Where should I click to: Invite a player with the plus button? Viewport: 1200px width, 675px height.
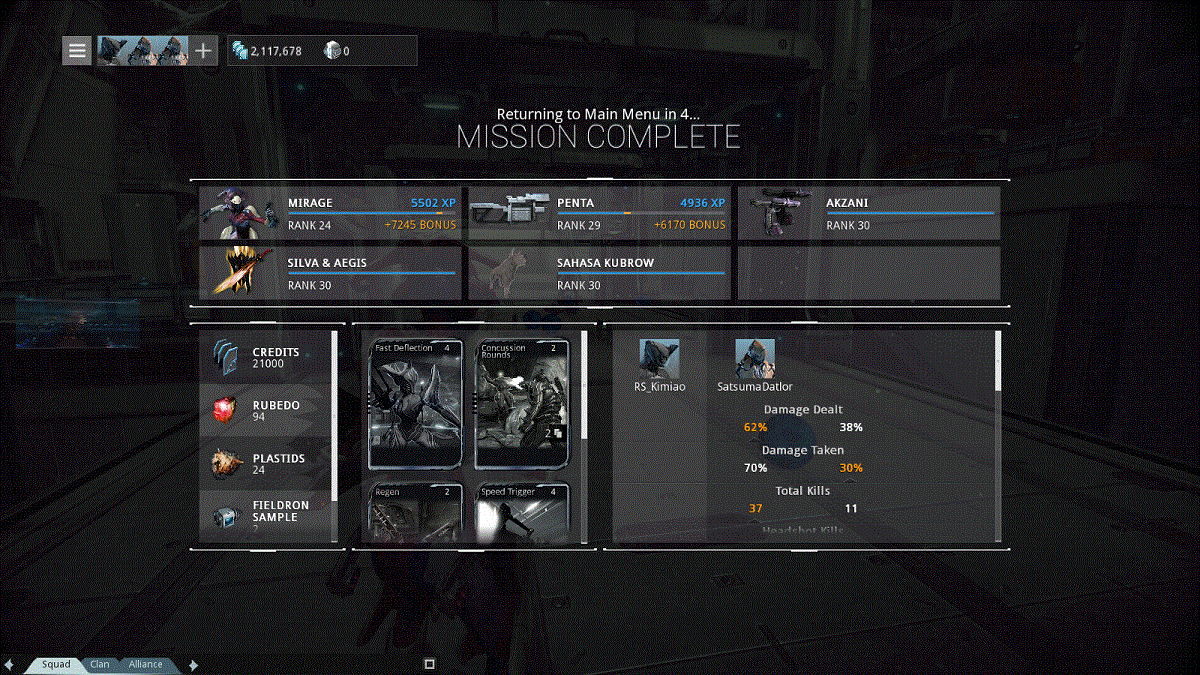tap(203, 50)
